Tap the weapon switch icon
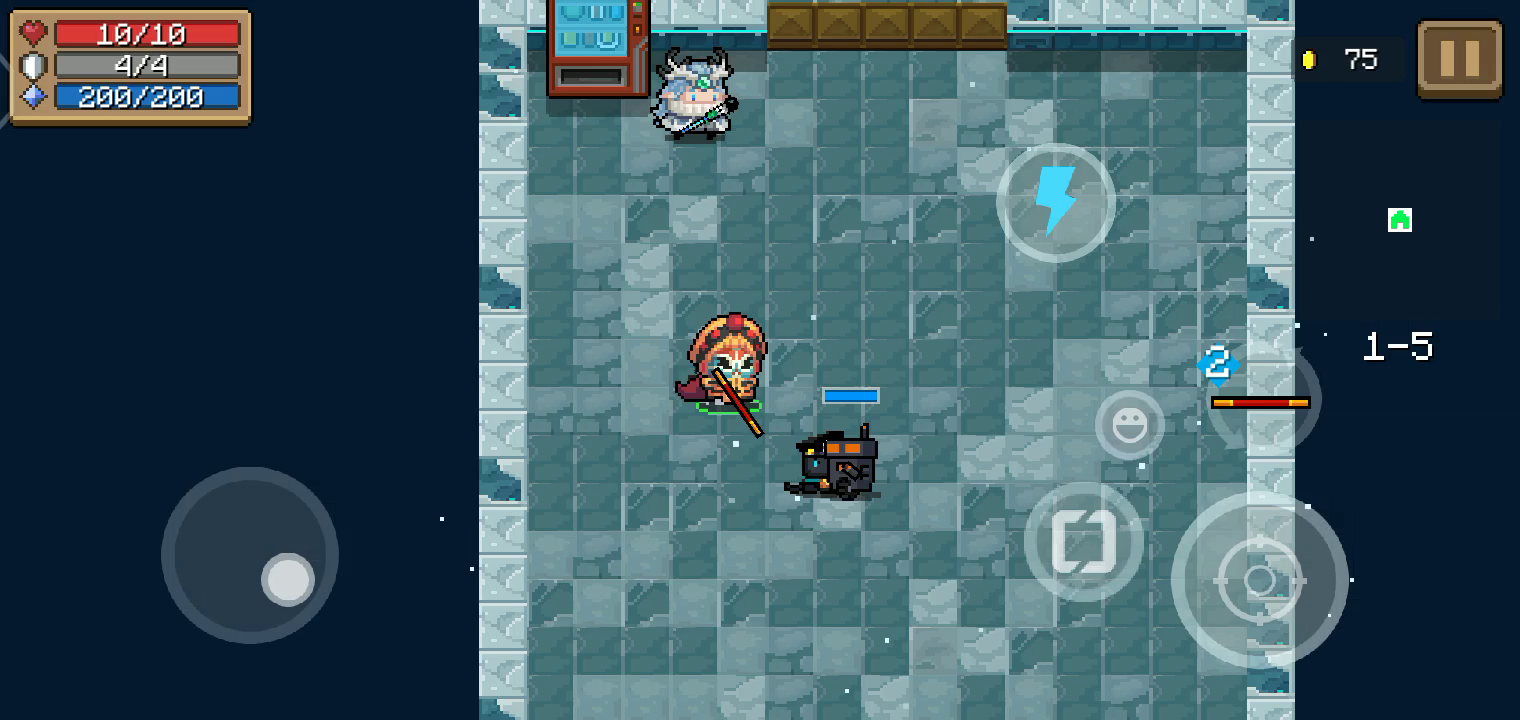The height and width of the screenshot is (720, 1520). click(x=1083, y=540)
